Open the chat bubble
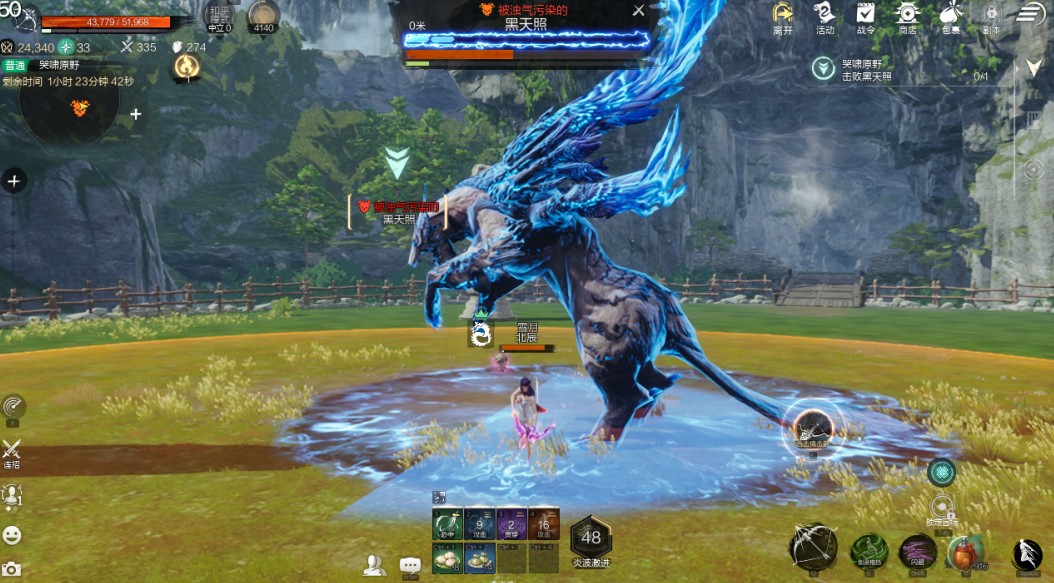This screenshot has height=583, width=1054. [x=410, y=565]
